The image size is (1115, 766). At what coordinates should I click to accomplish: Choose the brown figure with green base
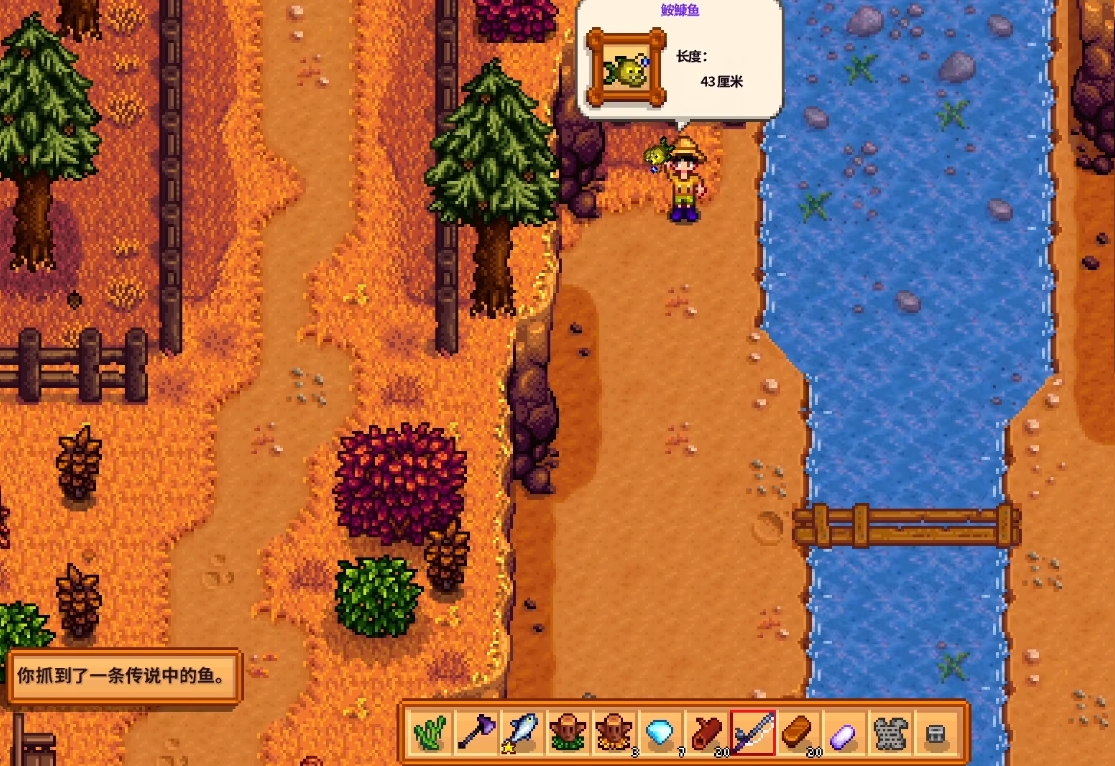[568, 733]
